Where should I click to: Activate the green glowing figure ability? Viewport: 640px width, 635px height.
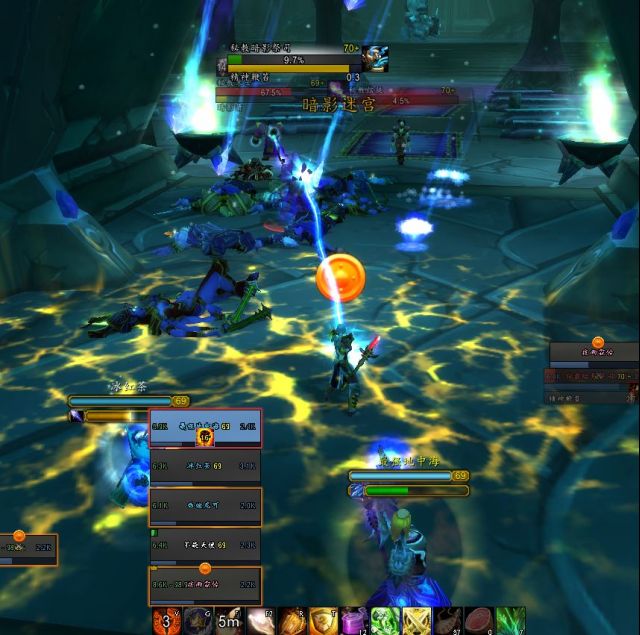coord(386,621)
